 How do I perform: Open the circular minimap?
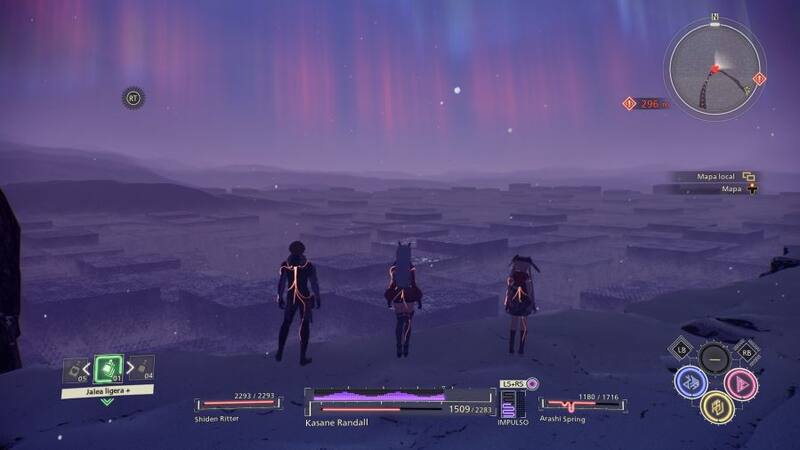715,66
